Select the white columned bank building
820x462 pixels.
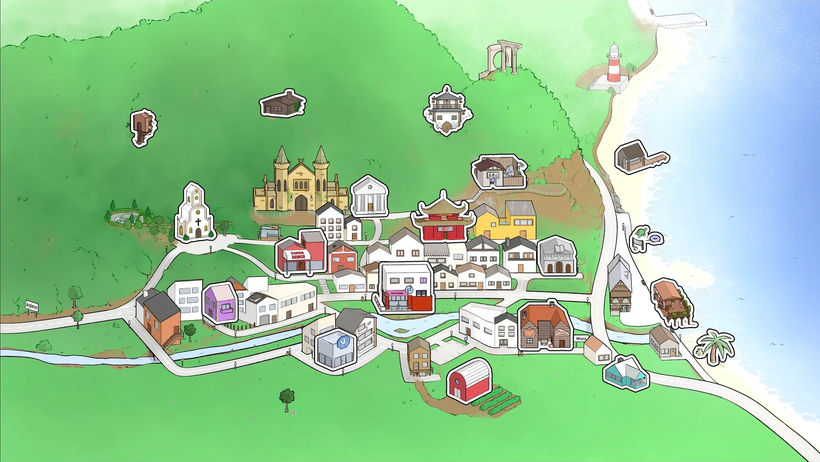(370, 195)
